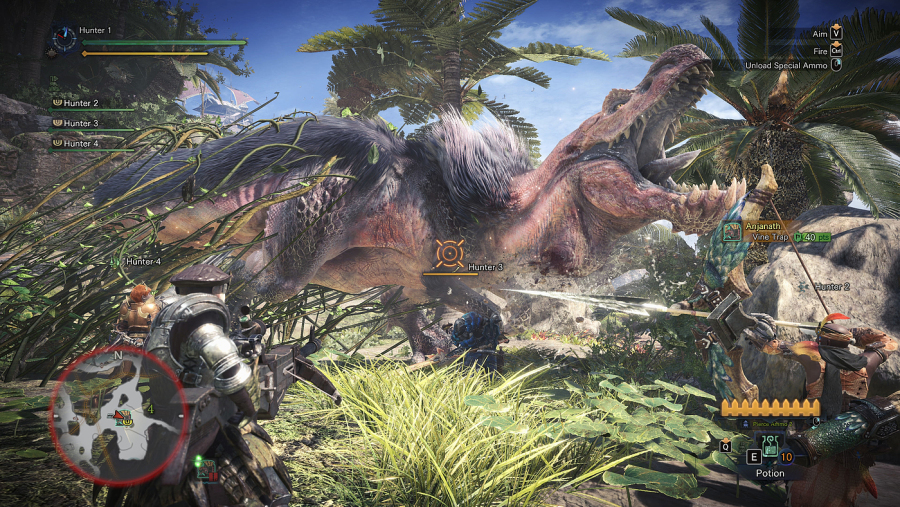
Task: Click the Anjanath monster icon on minimap
Action: (x=123, y=415)
